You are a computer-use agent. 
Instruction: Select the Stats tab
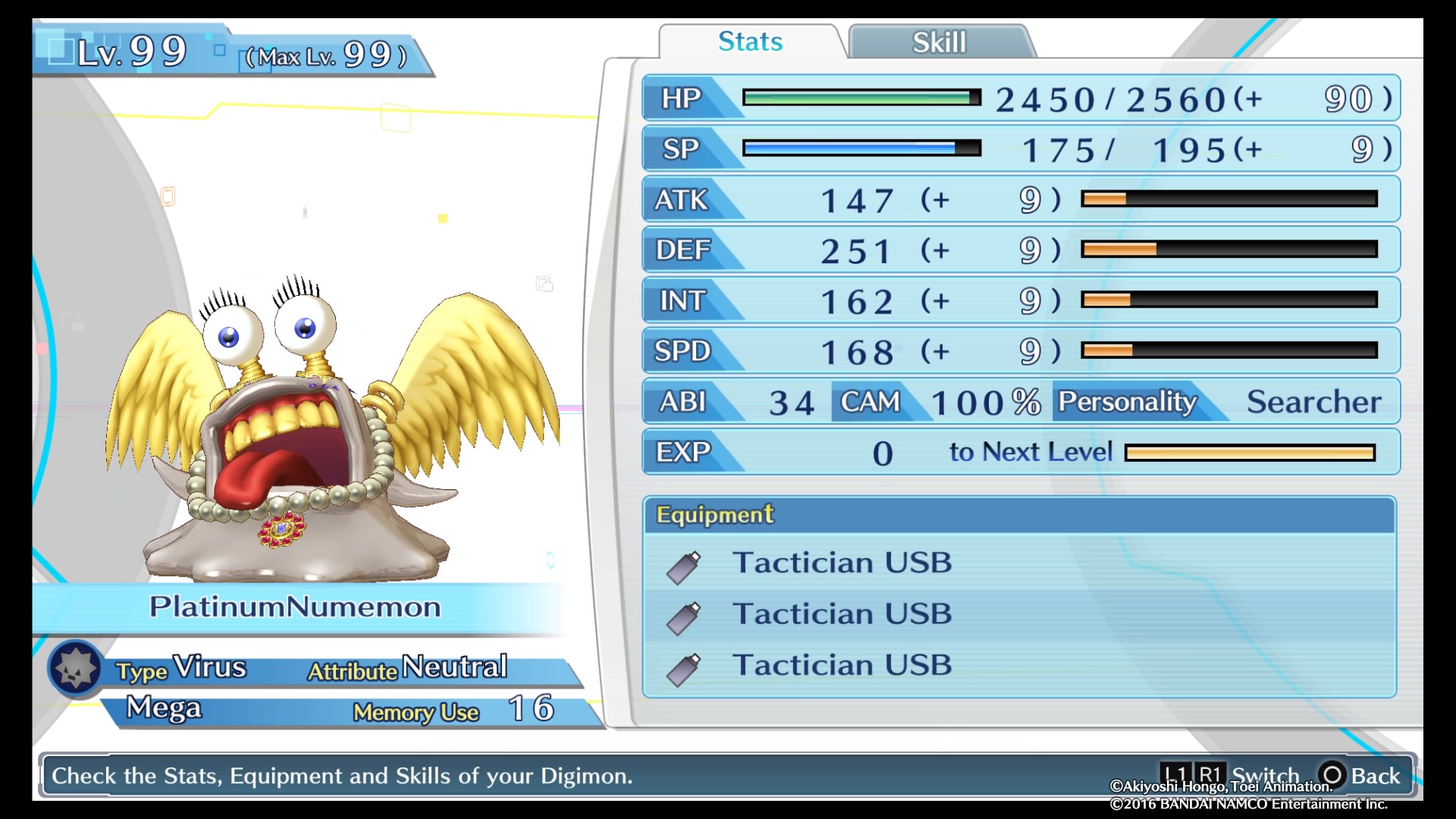(750, 42)
